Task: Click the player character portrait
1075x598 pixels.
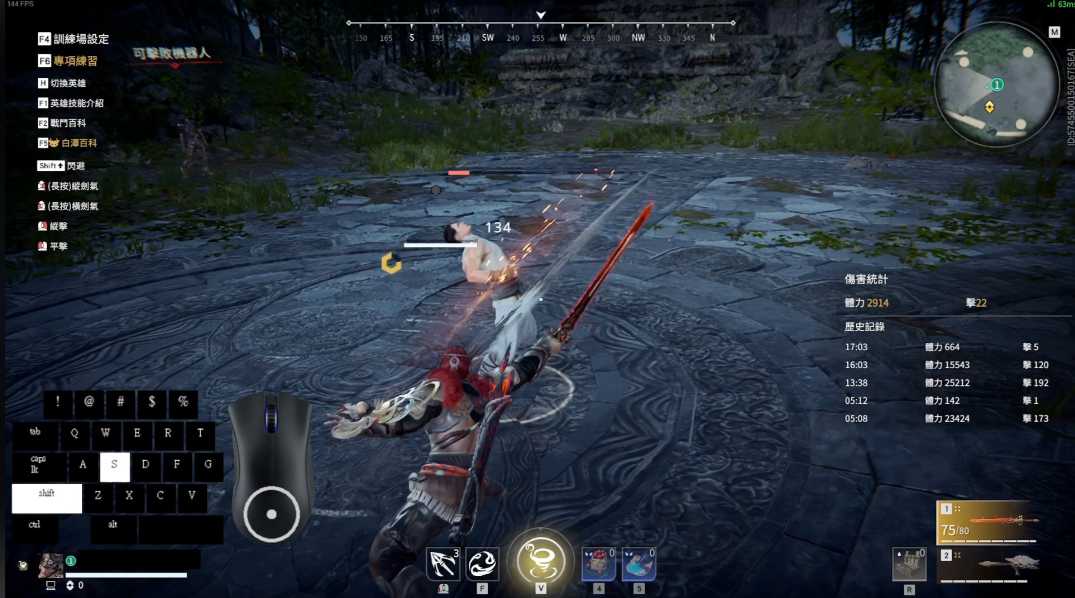Action: point(50,566)
